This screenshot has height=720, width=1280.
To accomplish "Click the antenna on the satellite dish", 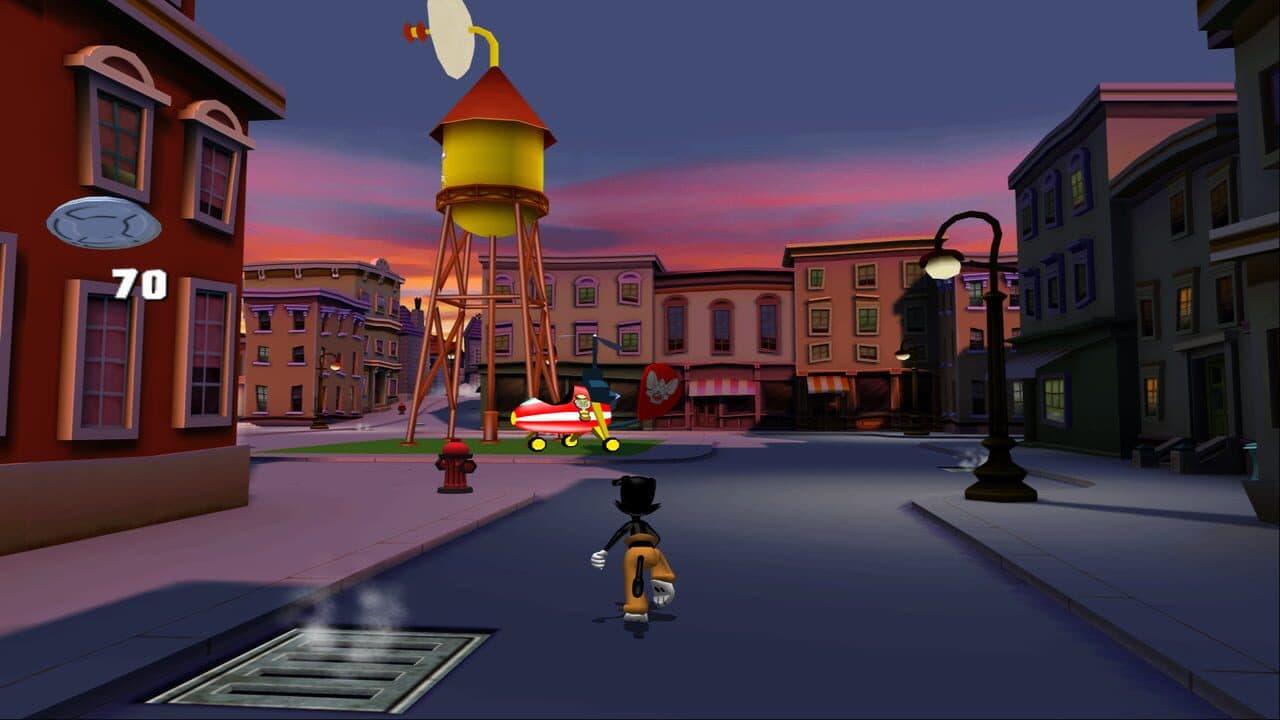I will click(x=416, y=30).
